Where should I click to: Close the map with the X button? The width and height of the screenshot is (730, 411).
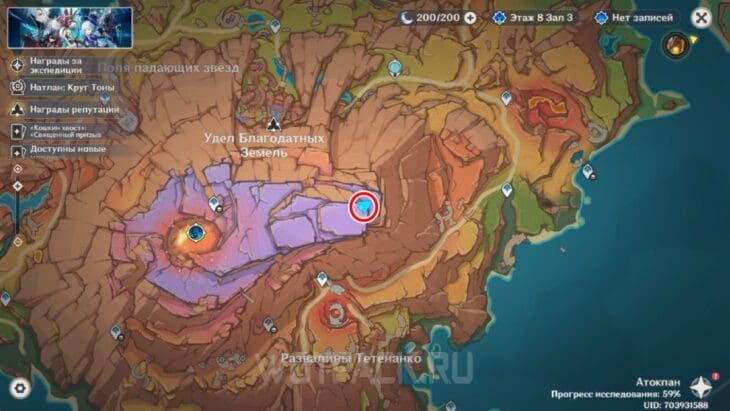701,18
